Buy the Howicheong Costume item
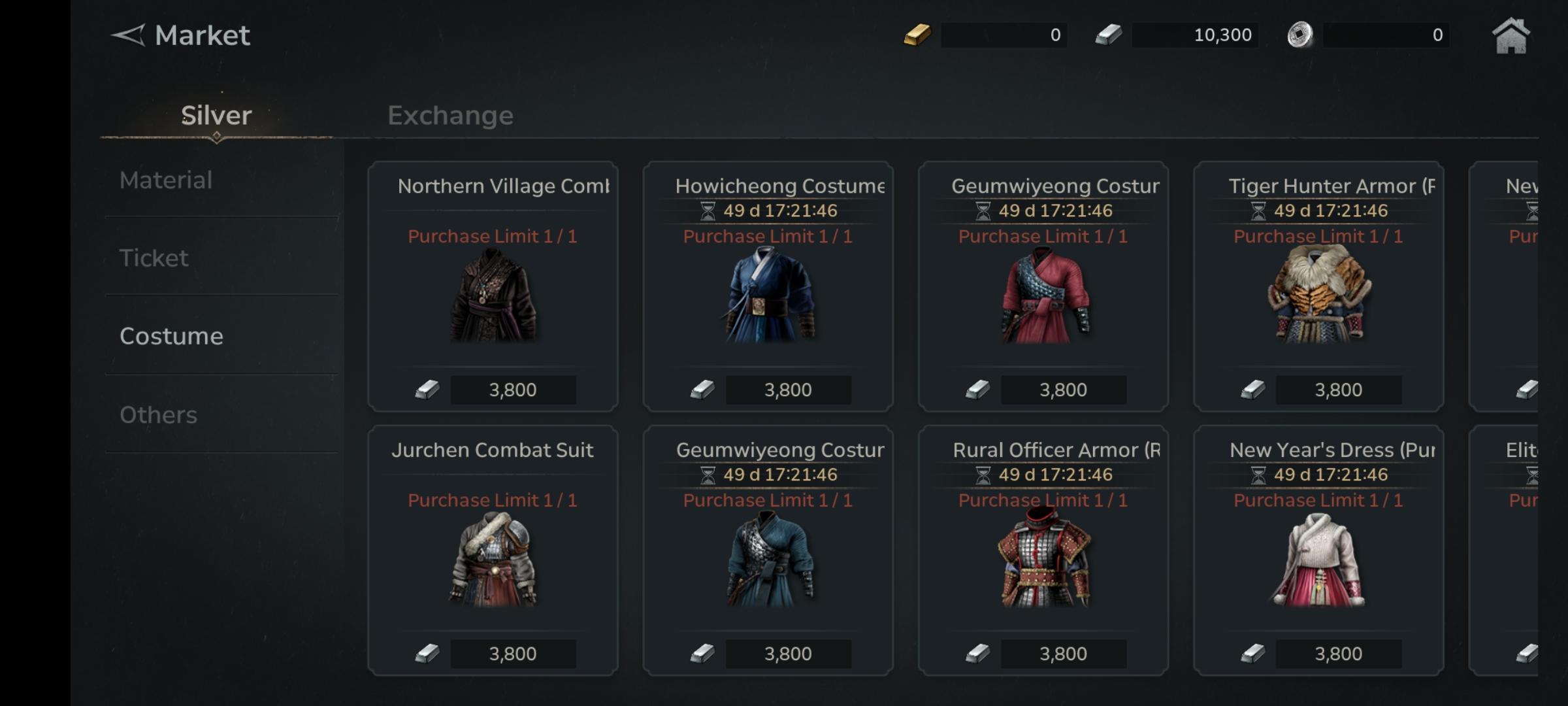Image resolution: width=1568 pixels, height=706 pixels. click(x=768, y=286)
